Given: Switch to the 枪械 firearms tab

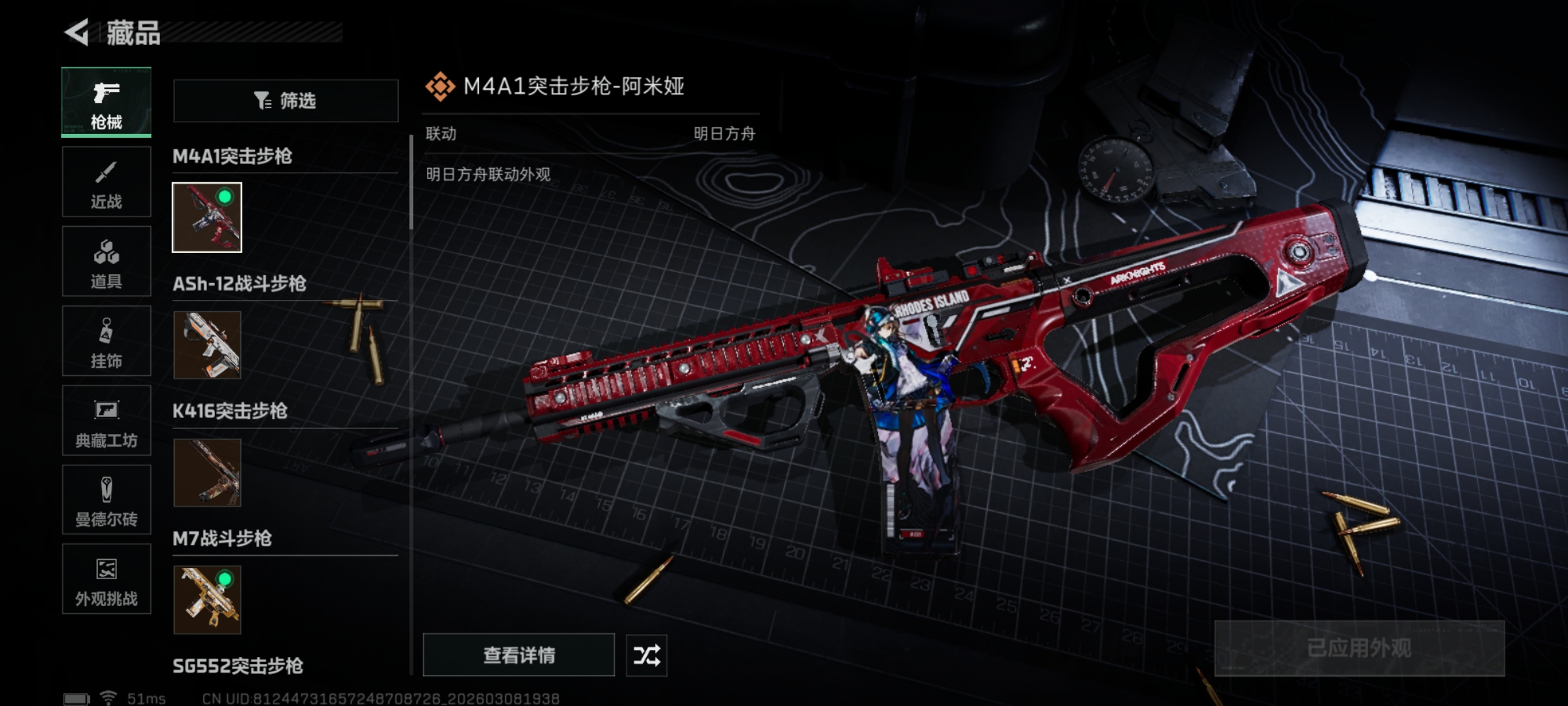Looking at the screenshot, I should [106, 103].
